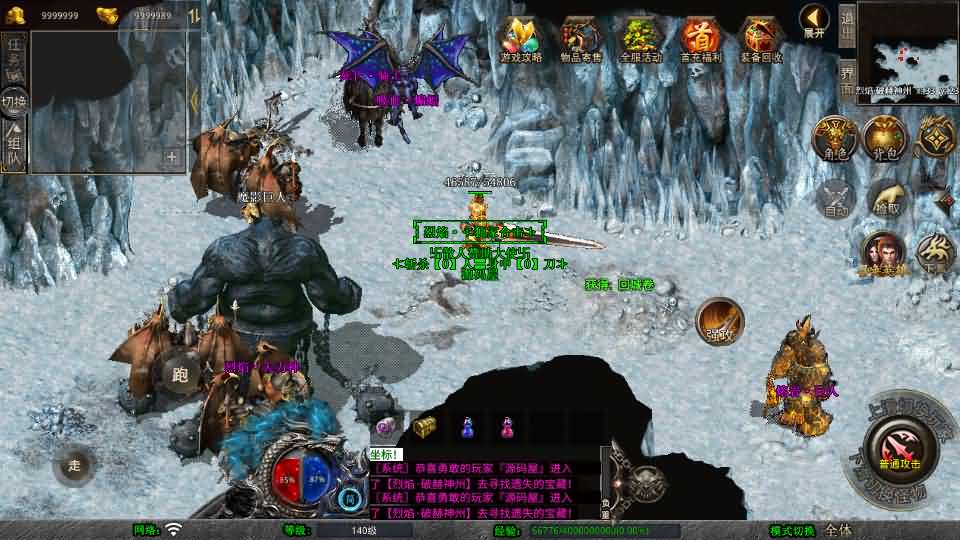Open the 游戏攻略 game guide

click(521, 40)
